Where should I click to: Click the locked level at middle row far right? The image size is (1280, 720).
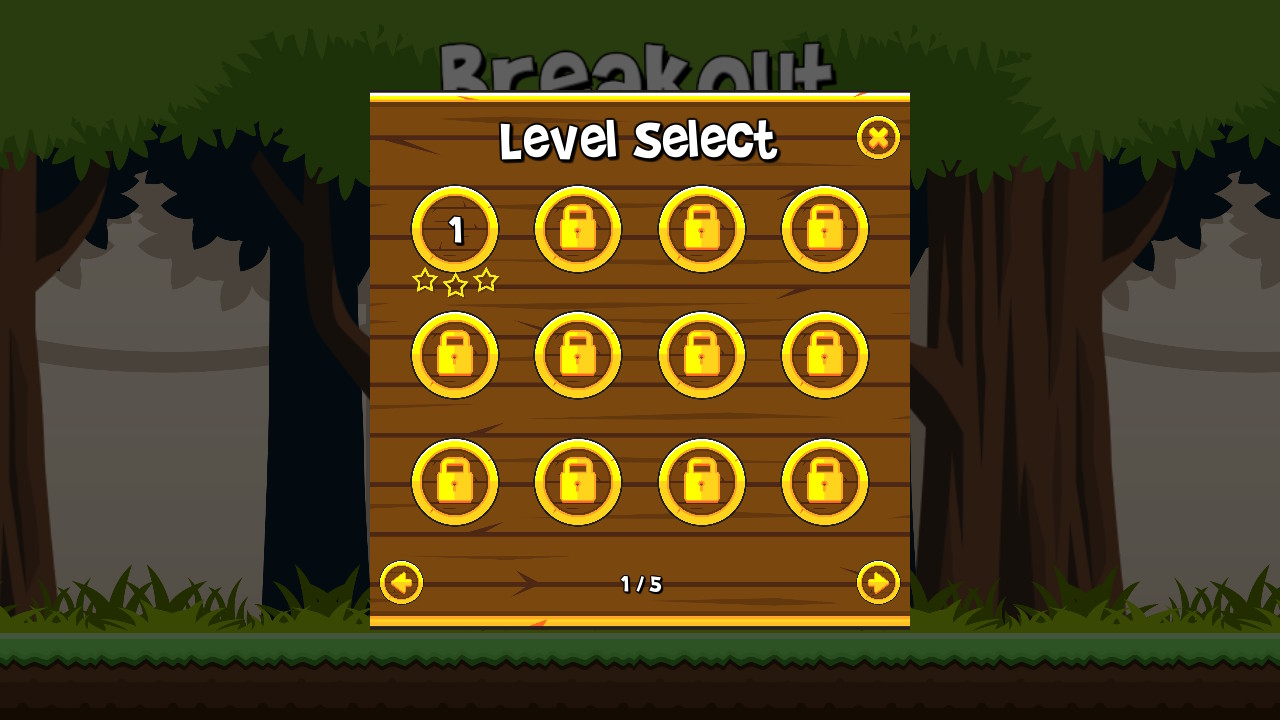825,355
